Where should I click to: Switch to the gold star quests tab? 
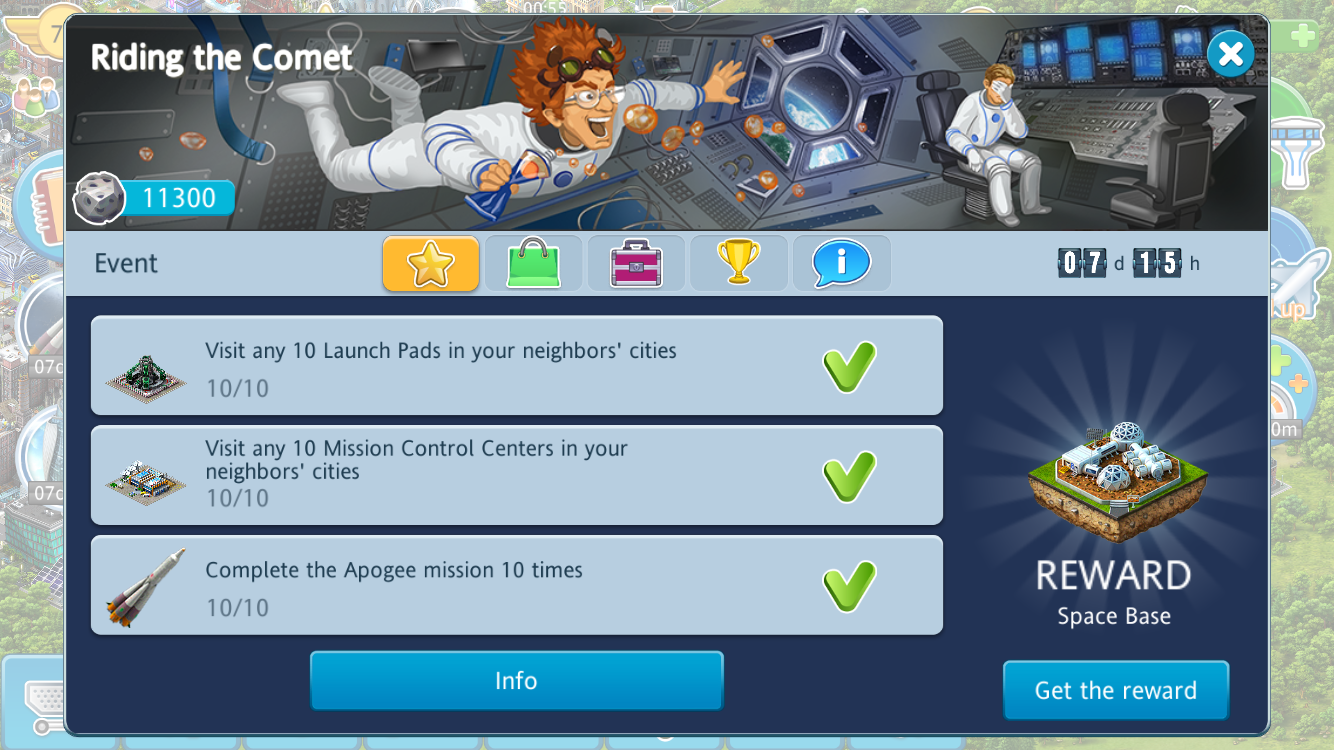(431, 264)
